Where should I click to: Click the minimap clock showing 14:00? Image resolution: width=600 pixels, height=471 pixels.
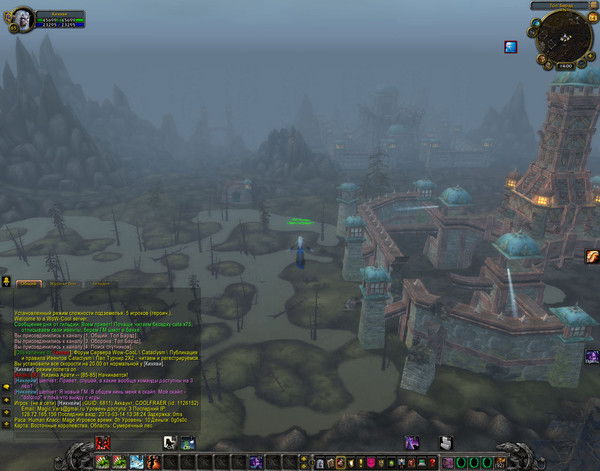tap(564, 66)
